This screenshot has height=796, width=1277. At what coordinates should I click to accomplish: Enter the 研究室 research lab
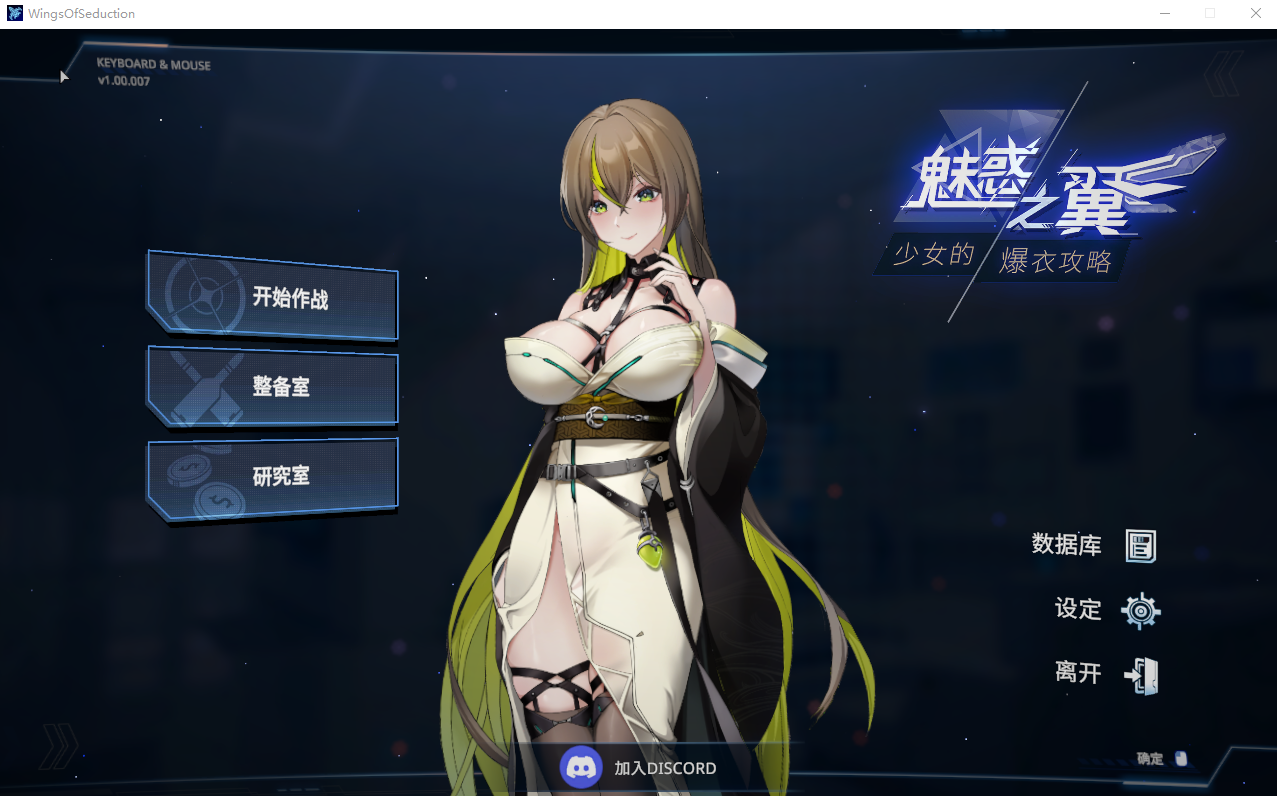coord(273,477)
